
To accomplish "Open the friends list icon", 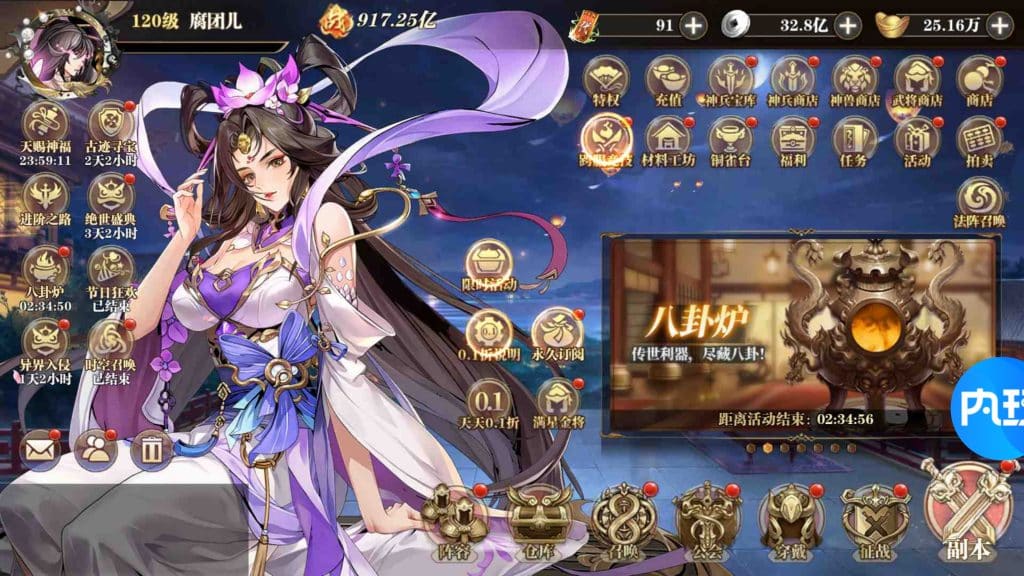I will [96, 450].
